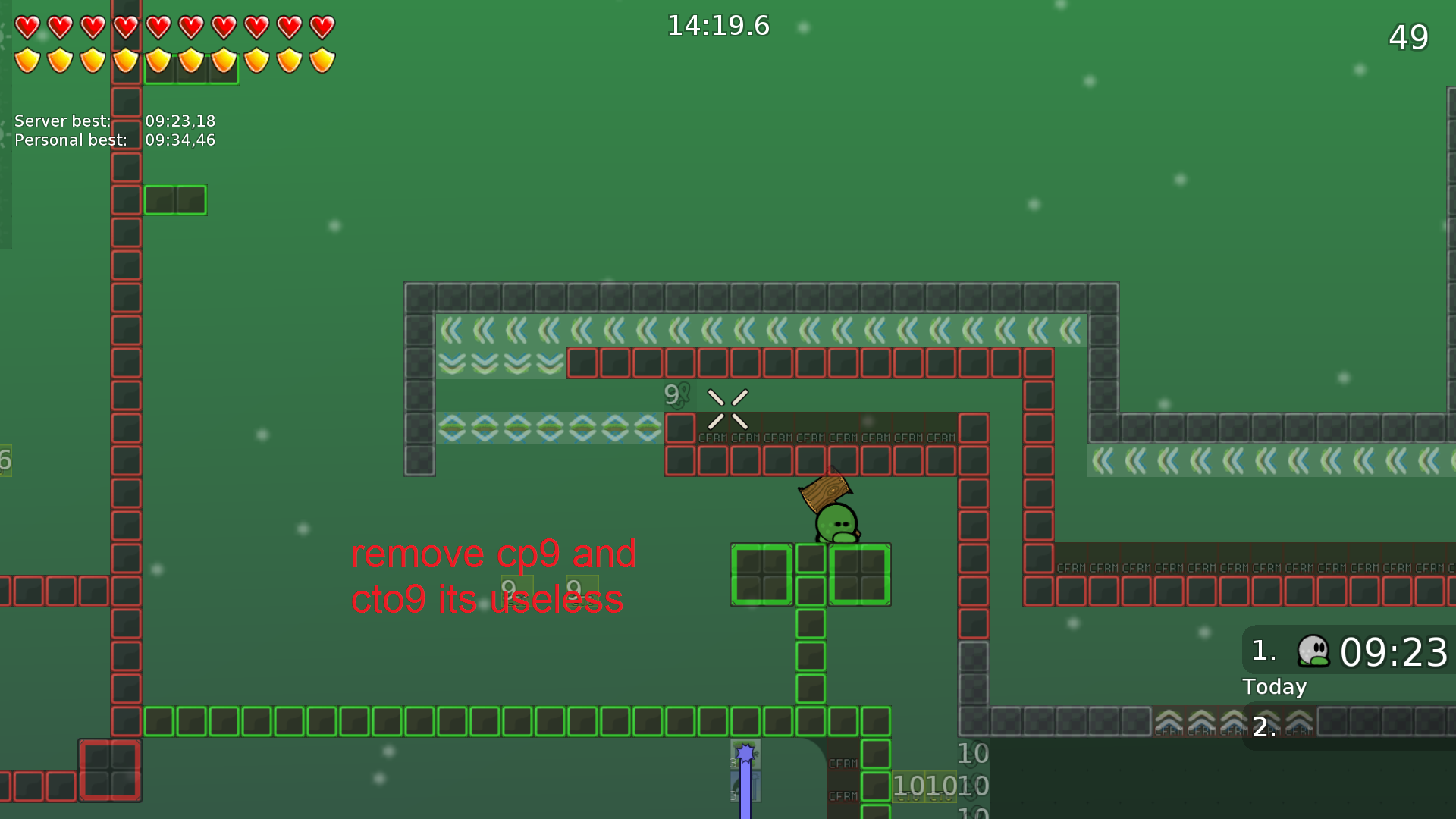The width and height of the screenshot is (1456, 819).
Task: Open the Server best time entry
Action: 114,121
